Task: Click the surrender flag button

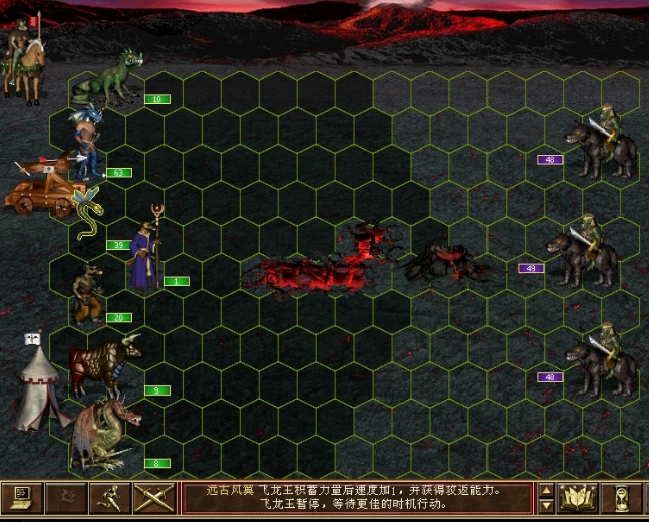Action: pos(66,497)
